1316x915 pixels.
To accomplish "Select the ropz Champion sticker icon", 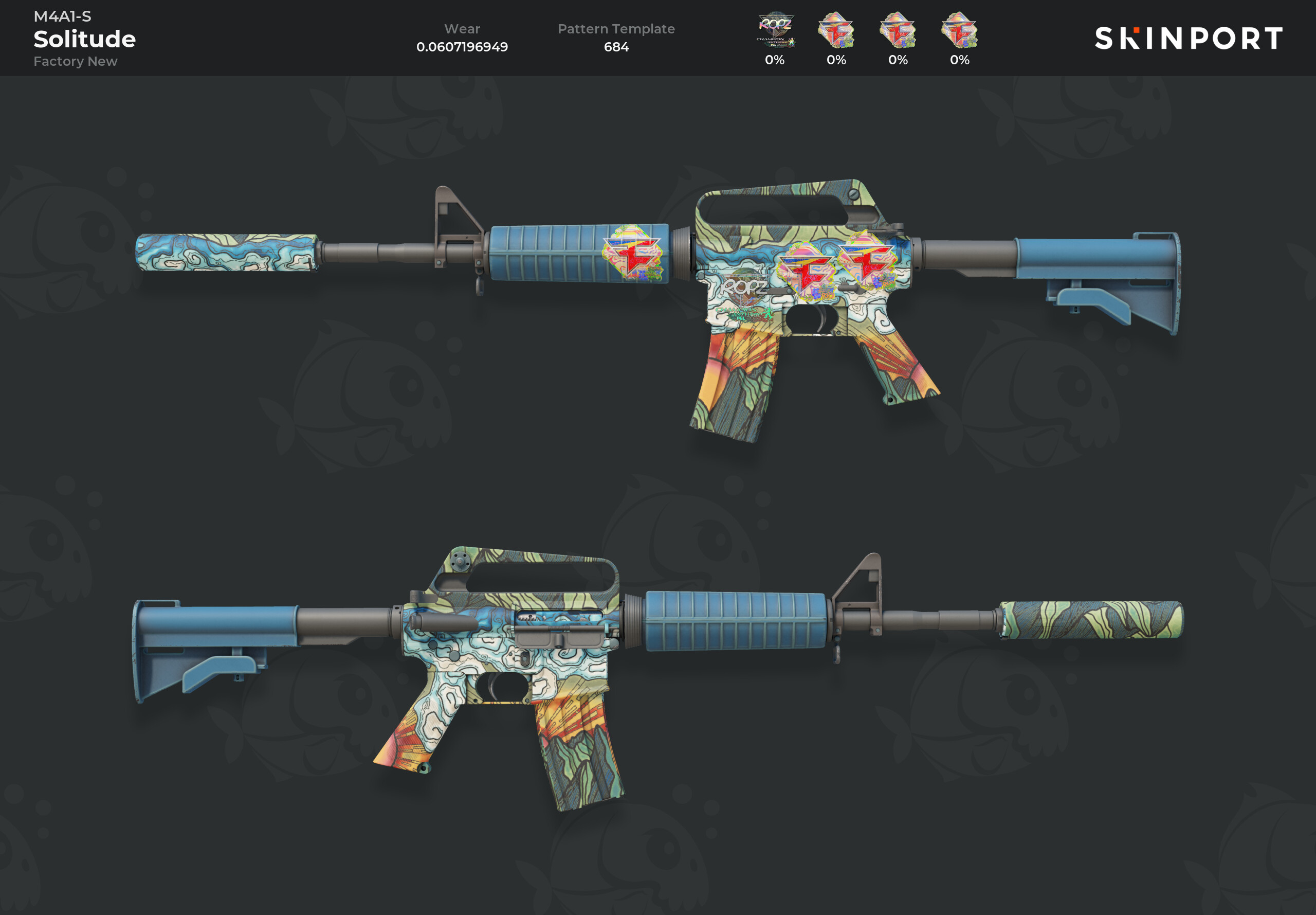I will point(775,30).
